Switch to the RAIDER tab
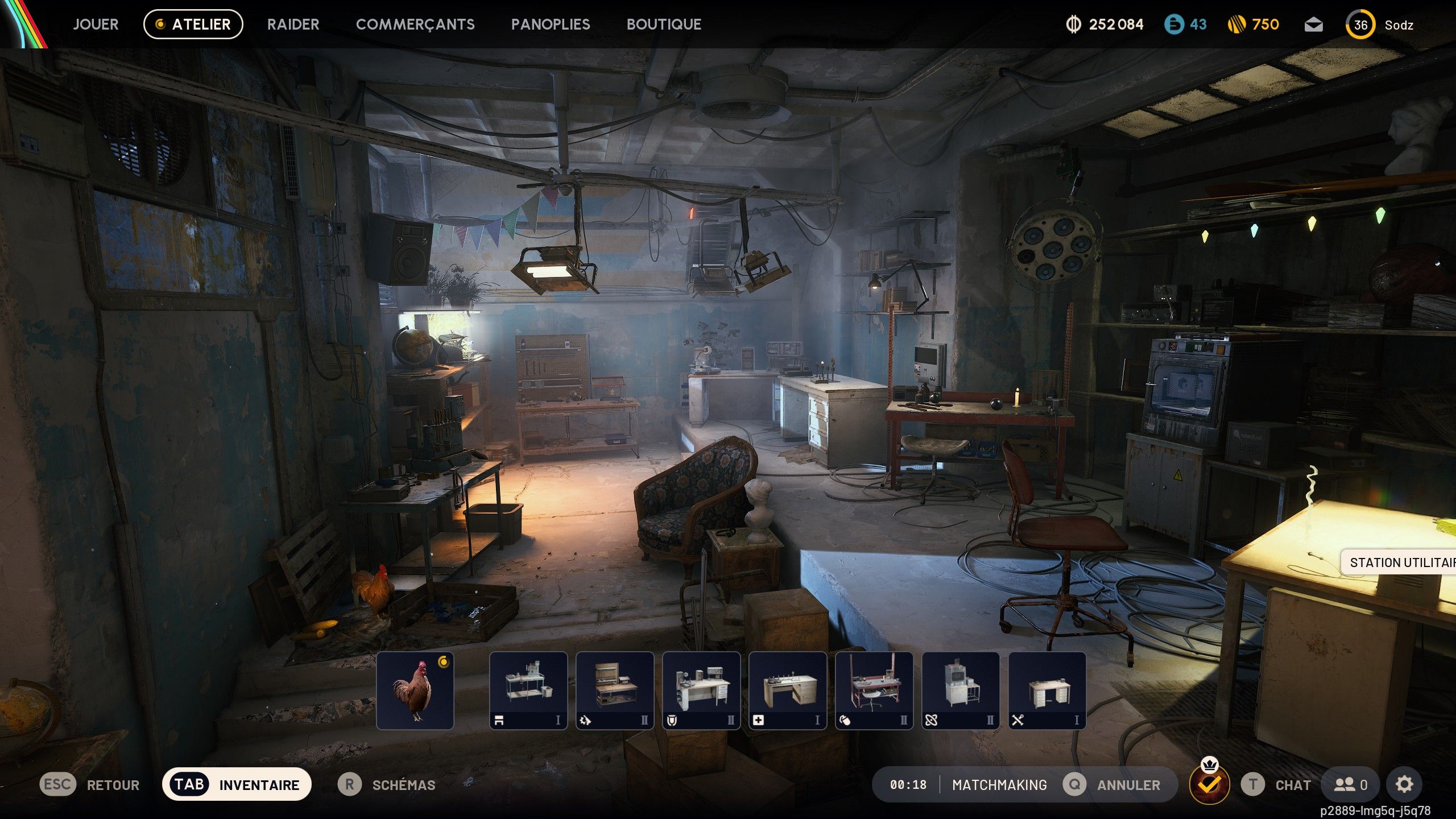This screenshot has width=1456, height=819. (x=293, y=24)
